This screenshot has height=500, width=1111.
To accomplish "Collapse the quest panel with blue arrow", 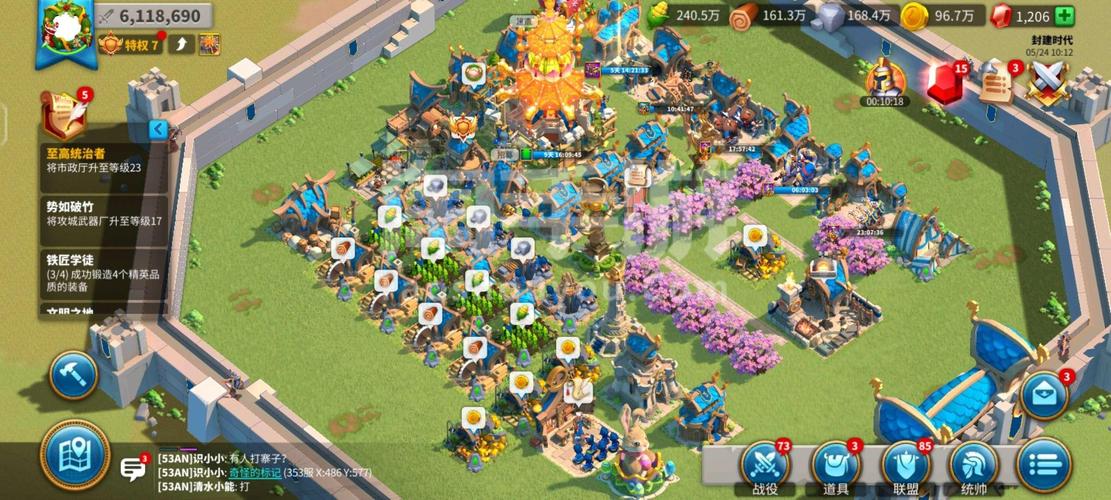I will tap(158, 129).
